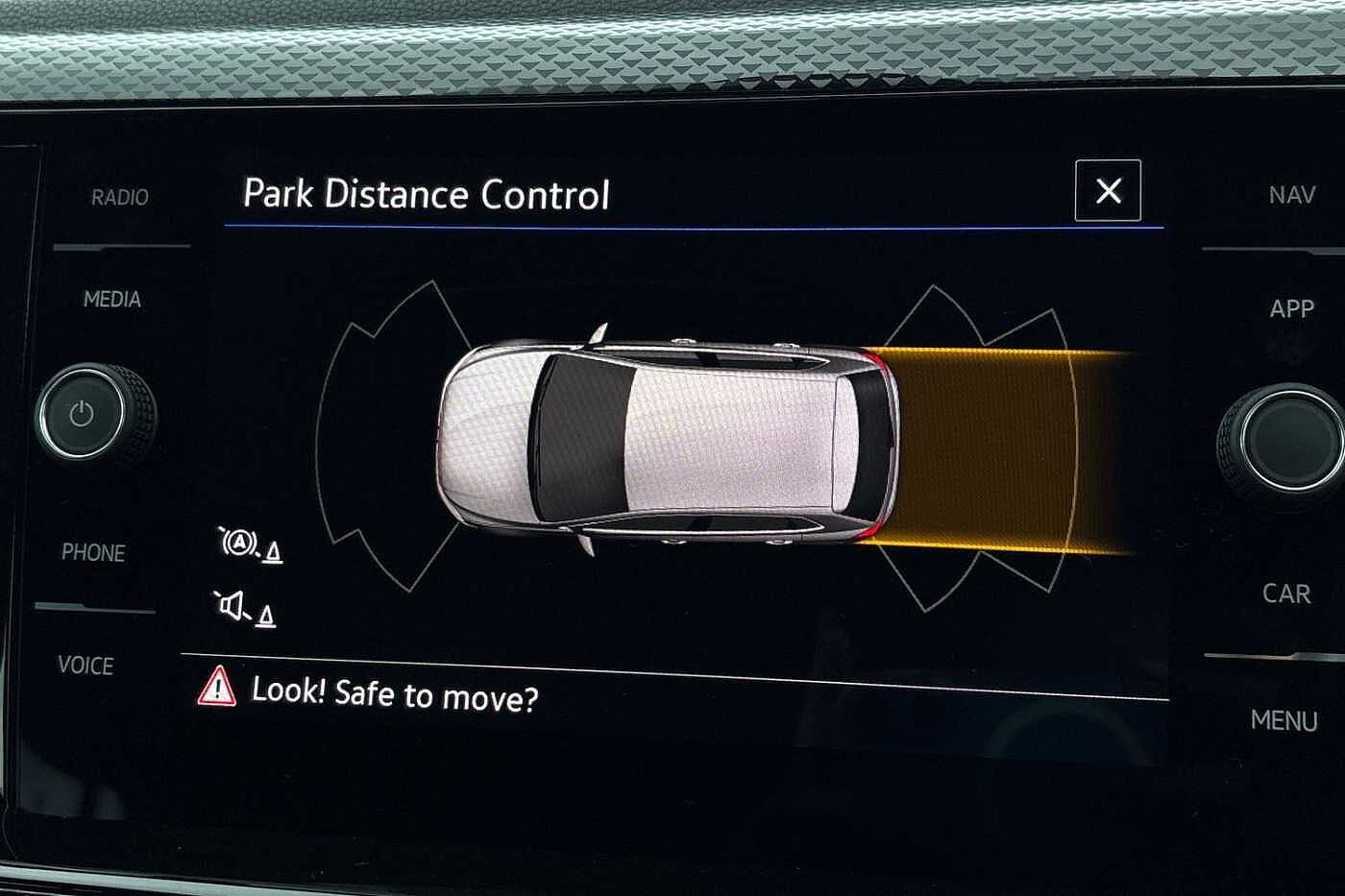Open the main MENU

click(1284, 720)
